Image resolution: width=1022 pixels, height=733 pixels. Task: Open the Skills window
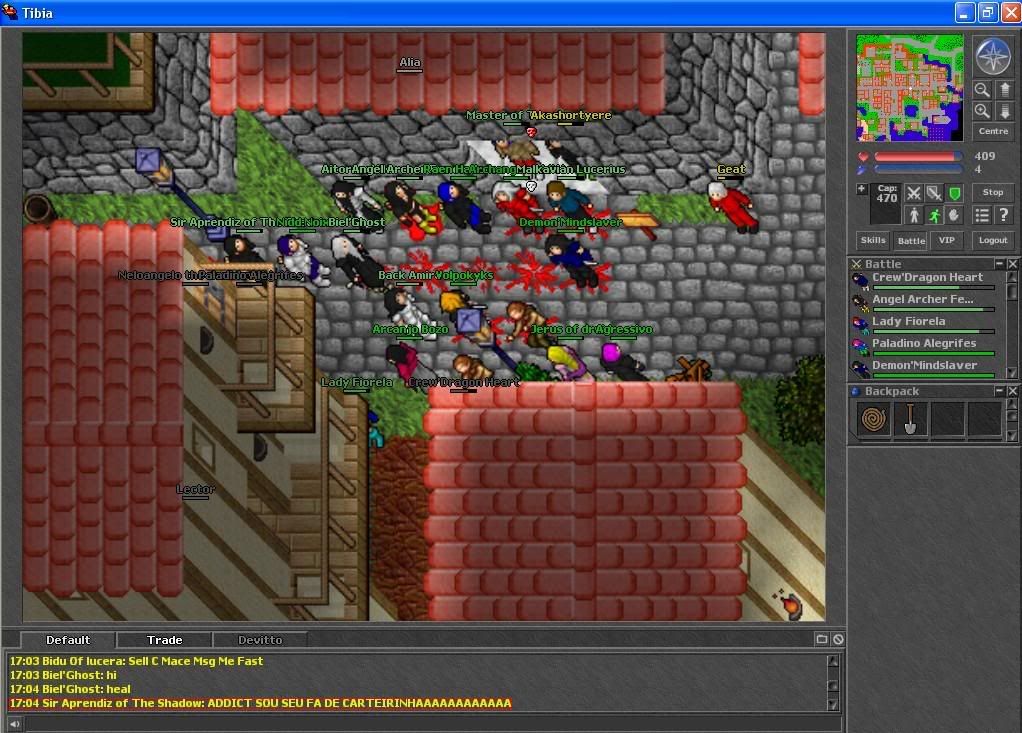point(873,240)
